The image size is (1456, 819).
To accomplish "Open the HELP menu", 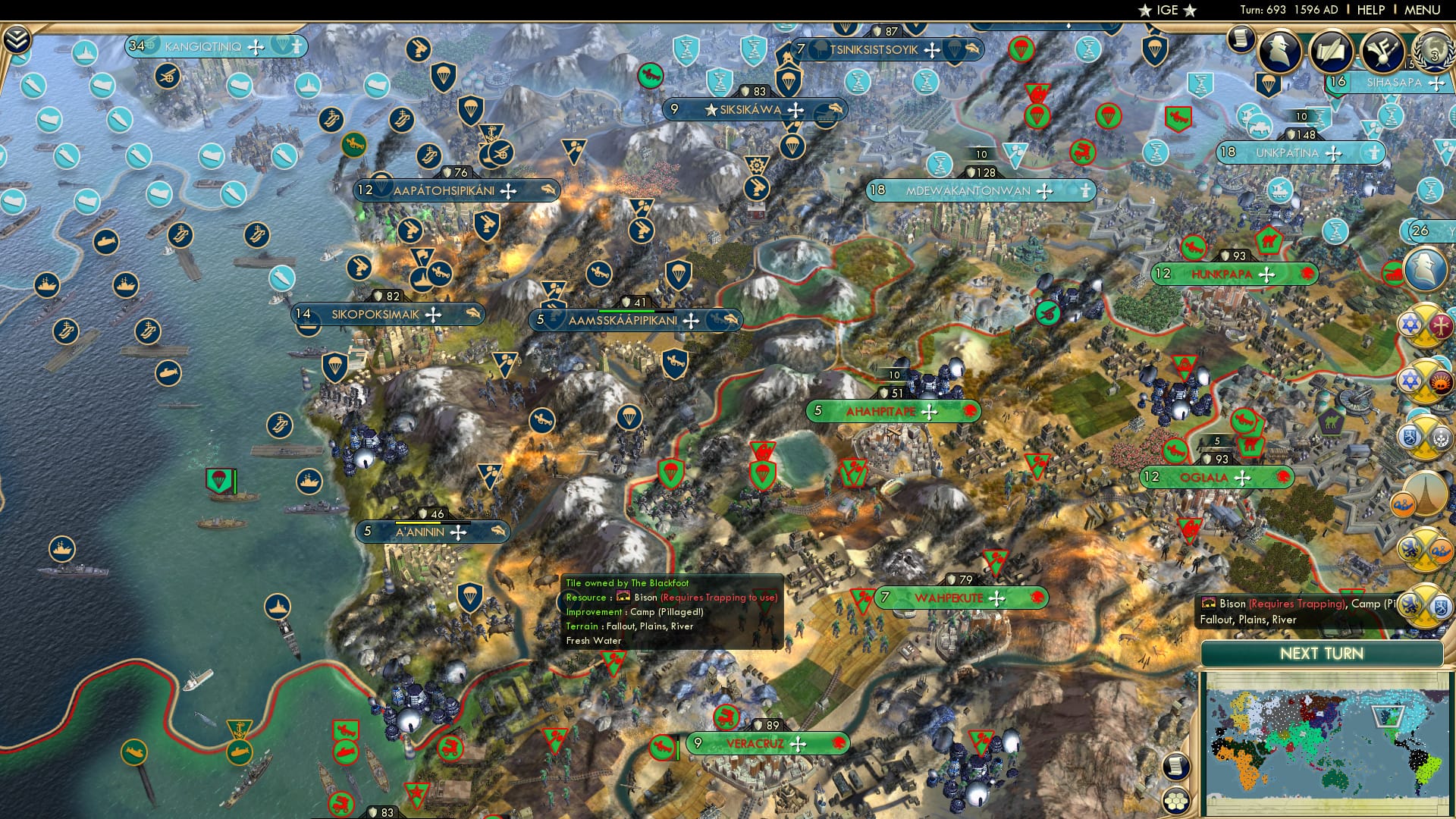I will coord(1373,10).
